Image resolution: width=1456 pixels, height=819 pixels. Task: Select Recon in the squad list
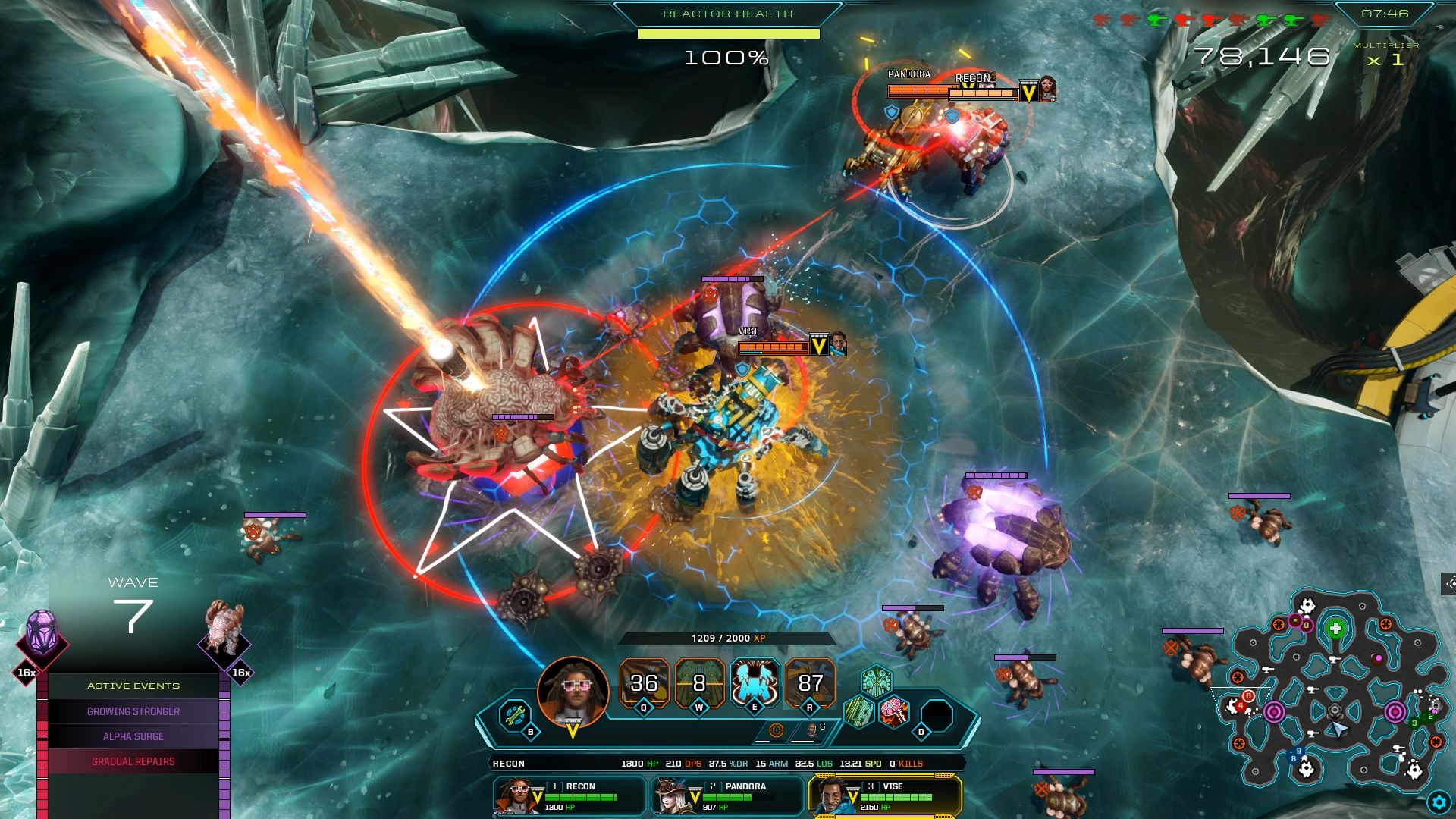click(569, 795)
